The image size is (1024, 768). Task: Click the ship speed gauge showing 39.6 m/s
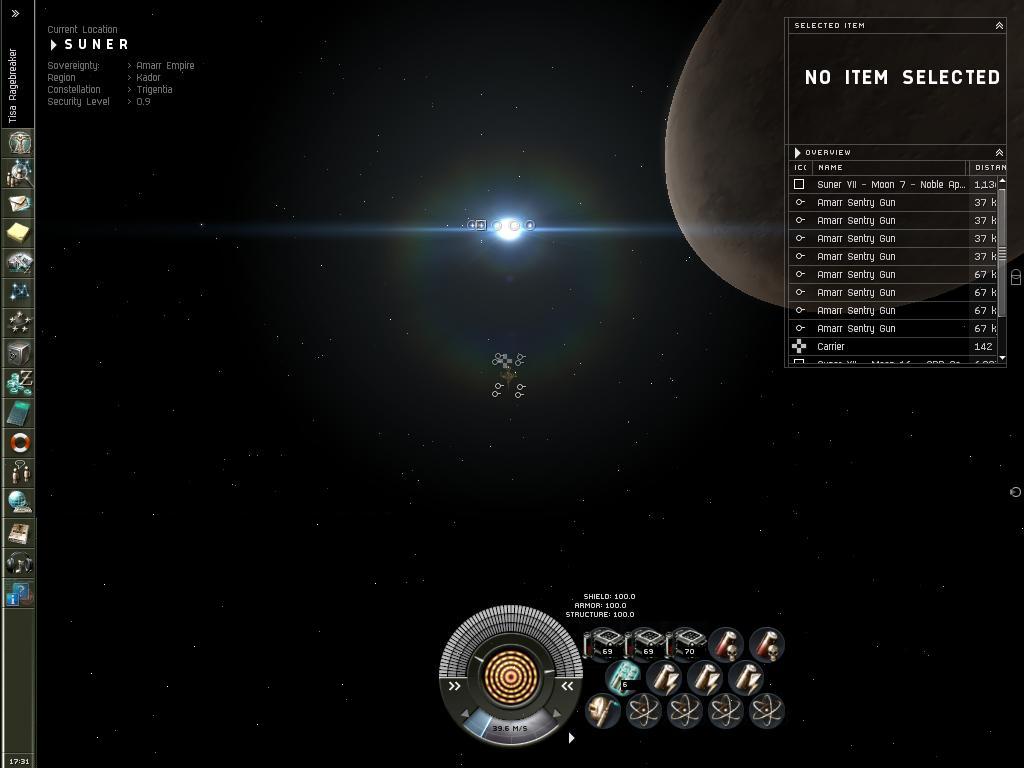click(510, 728)
